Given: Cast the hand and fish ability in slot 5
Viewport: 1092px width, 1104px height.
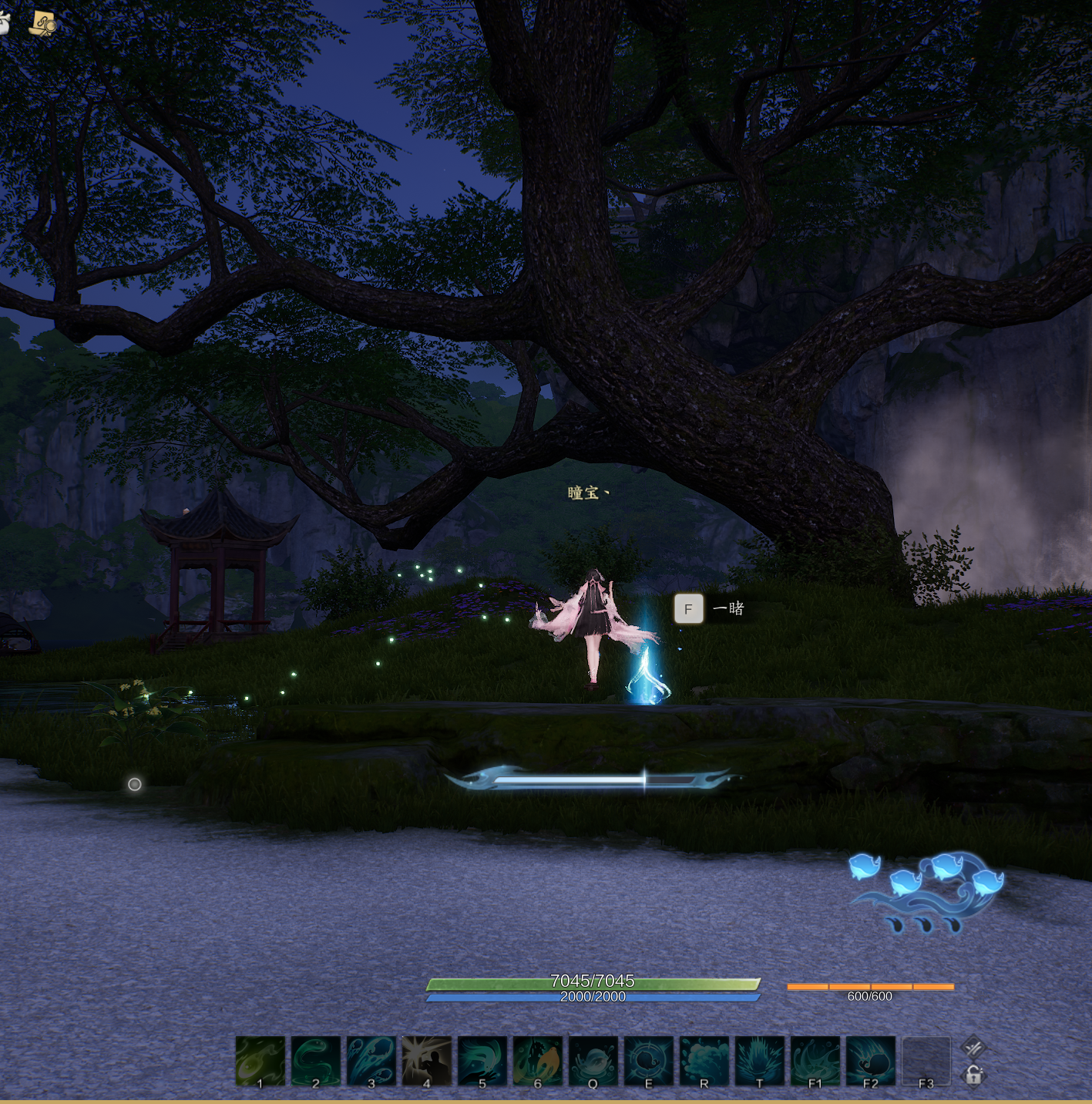Looking at the screenshot, I should (482, 1061).
